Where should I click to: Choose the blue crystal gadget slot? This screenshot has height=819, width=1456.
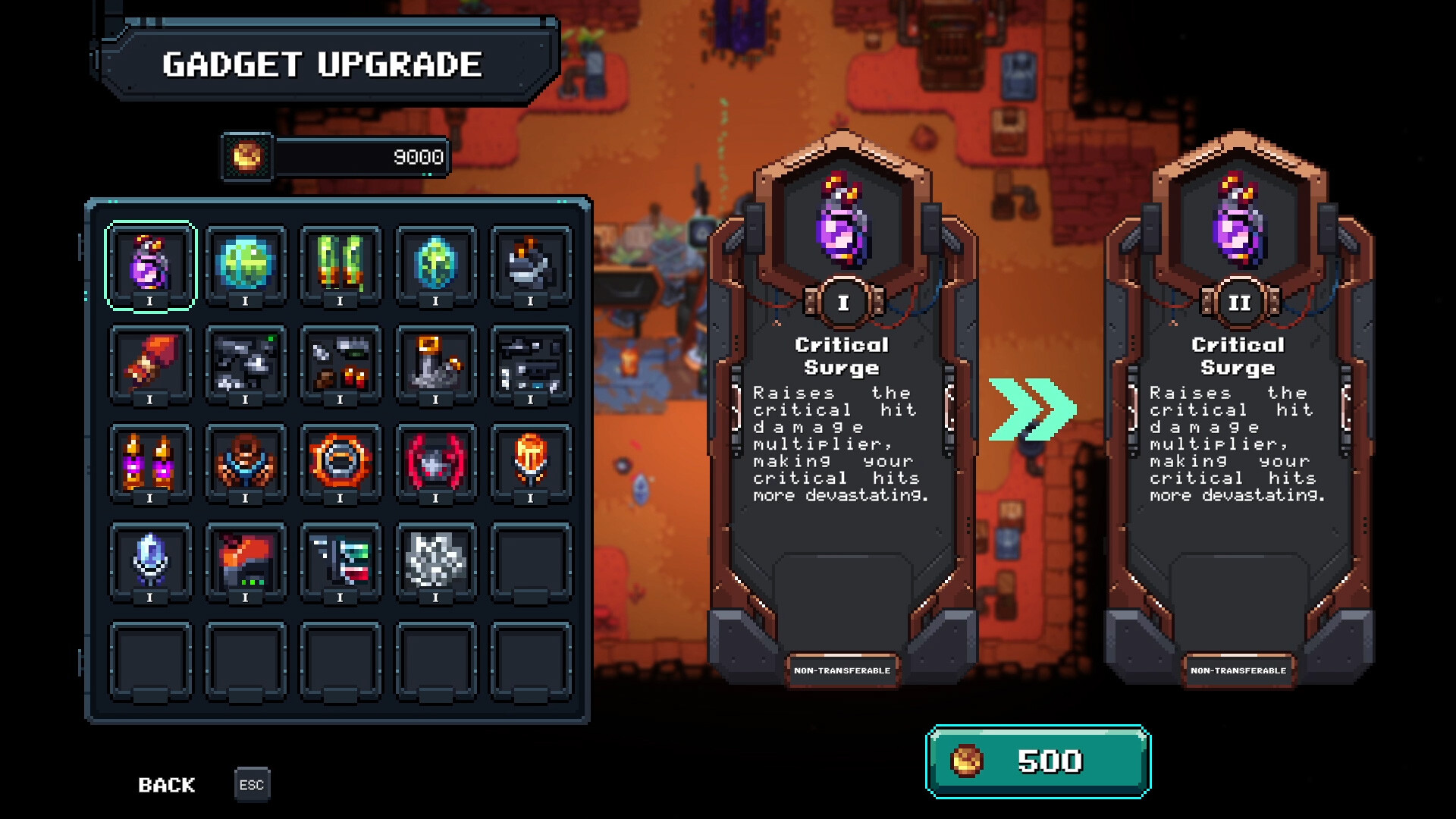(150, 561)
